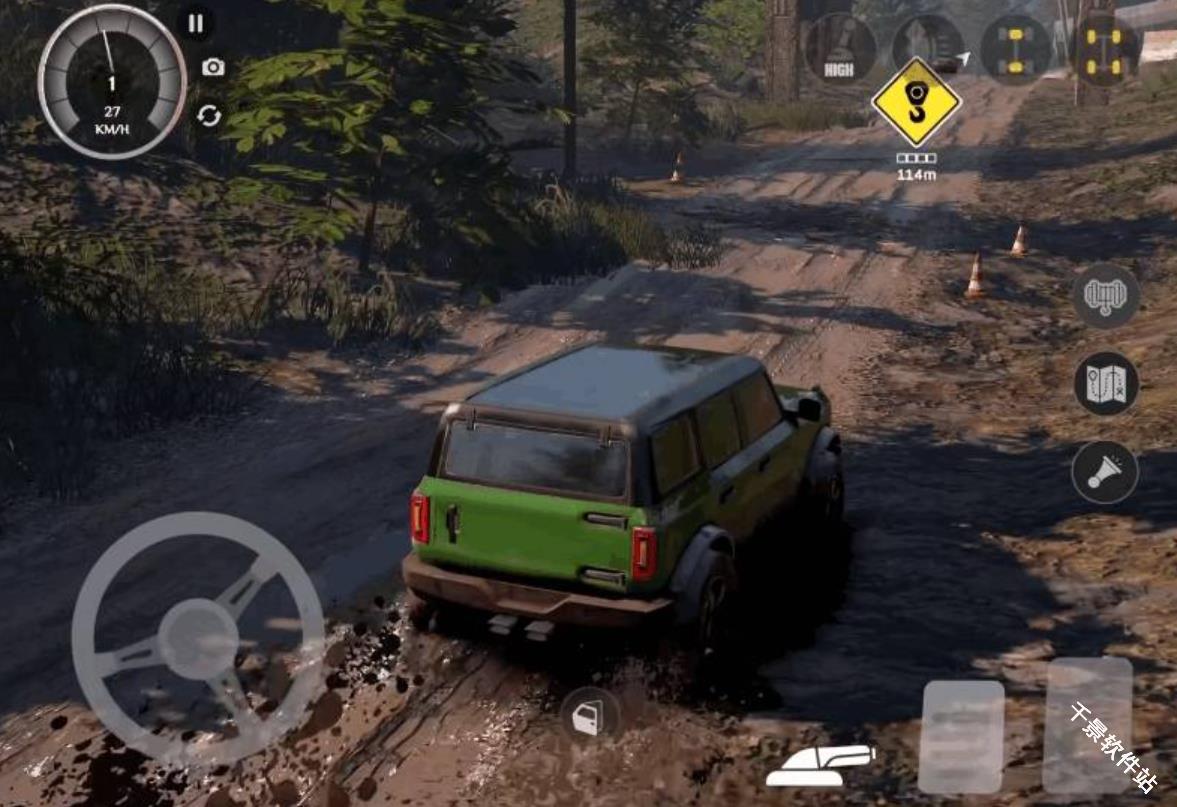The height and width of the screenshot is (807, 1177).
Task: Click the steering wheel control
Action: click(x=198, y=639)
